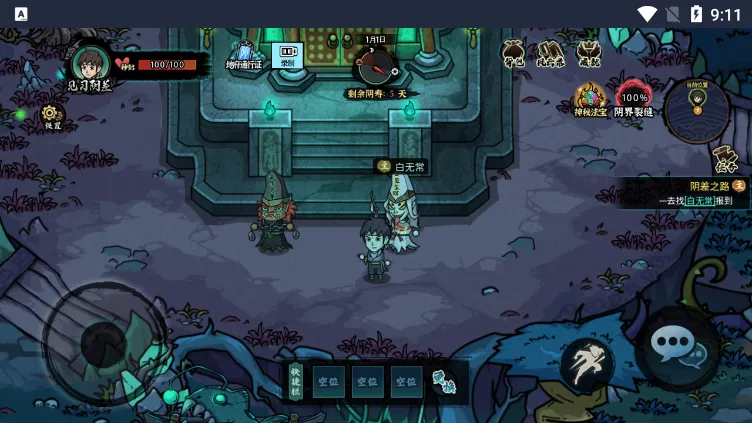
Task: Tap the 白无常 NPC name tag
Action: (403, 167)
